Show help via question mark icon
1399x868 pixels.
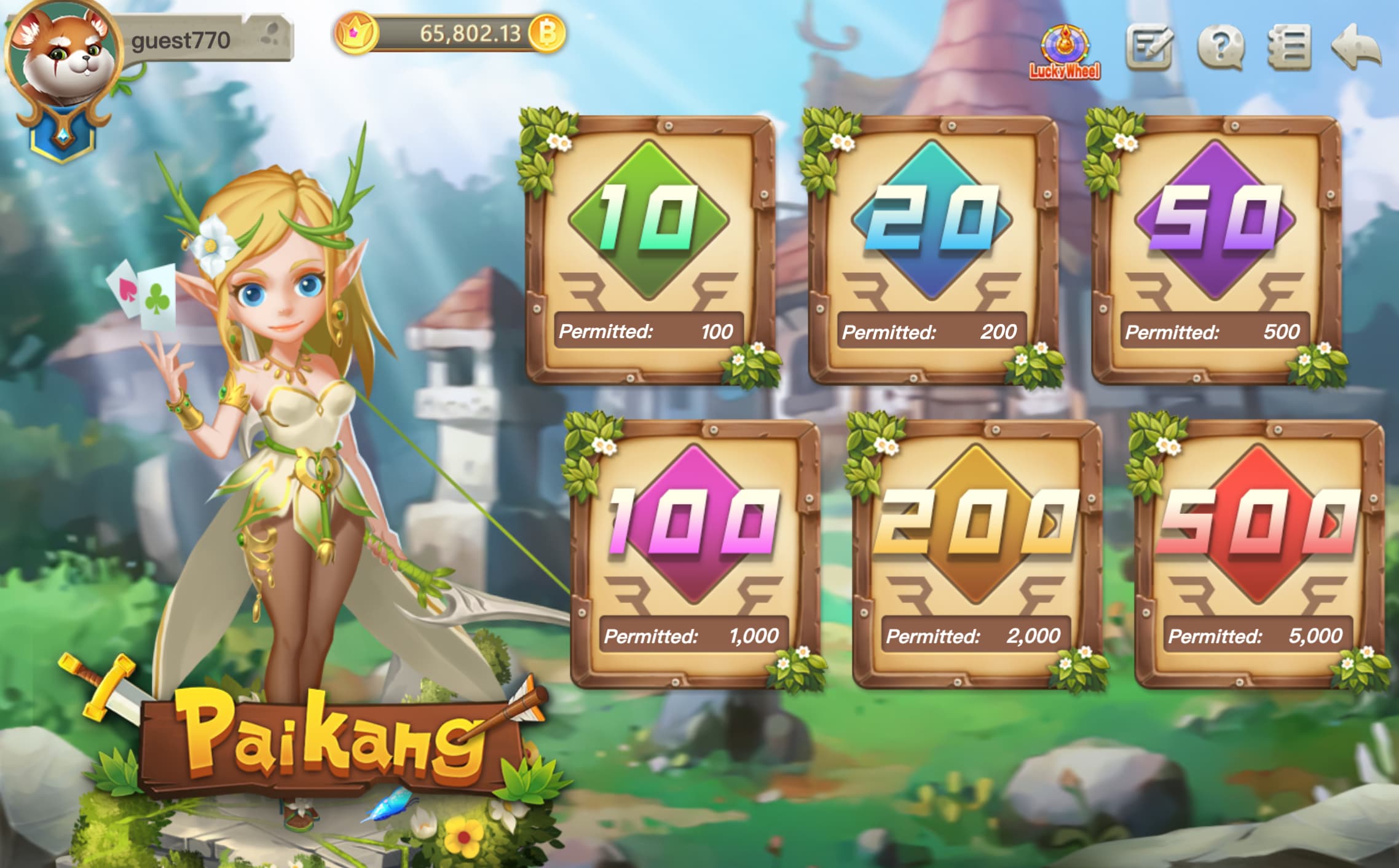coord(1221,47)
